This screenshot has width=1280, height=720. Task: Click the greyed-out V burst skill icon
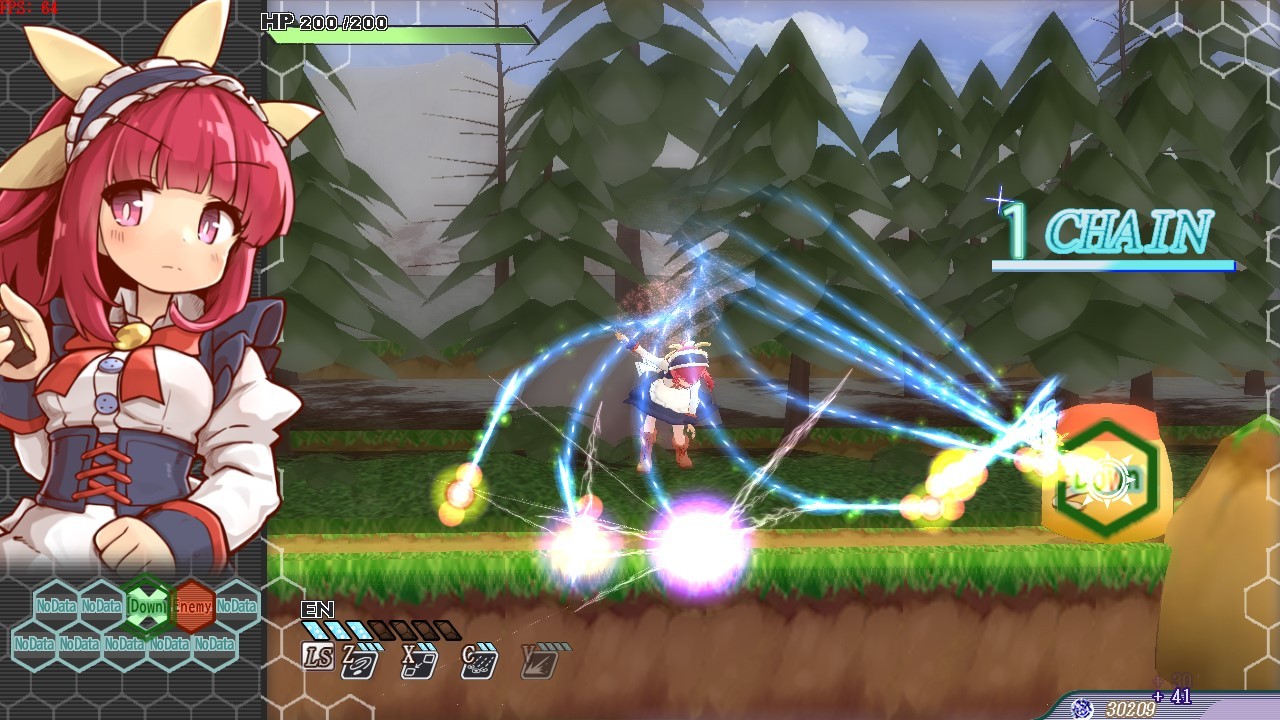[540, 661]
